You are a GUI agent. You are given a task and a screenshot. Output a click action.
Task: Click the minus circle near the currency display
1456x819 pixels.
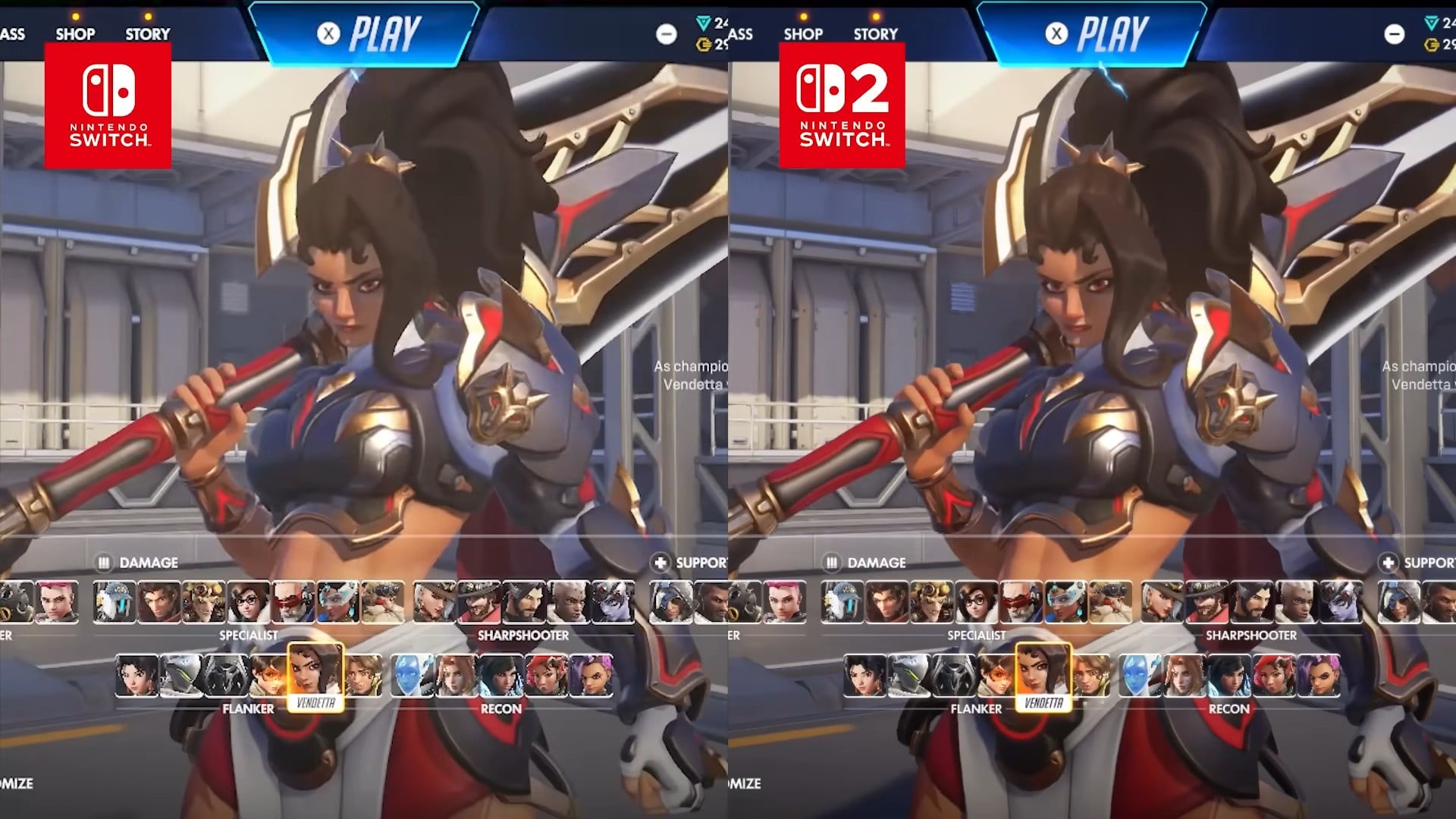pyautogui.click(x=666, y=34)
